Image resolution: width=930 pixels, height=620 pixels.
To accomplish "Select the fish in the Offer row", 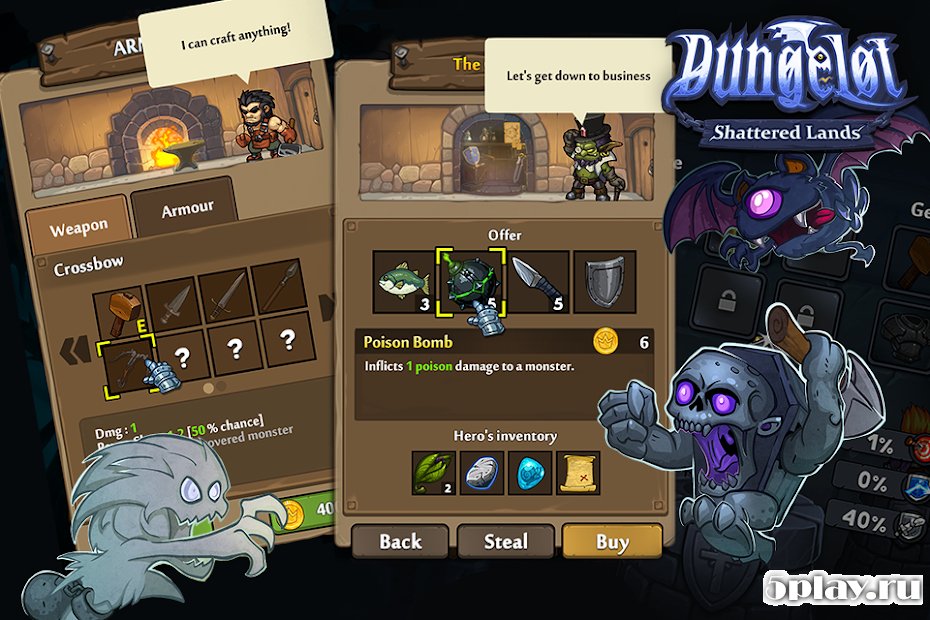I will (x=402, y=282).
